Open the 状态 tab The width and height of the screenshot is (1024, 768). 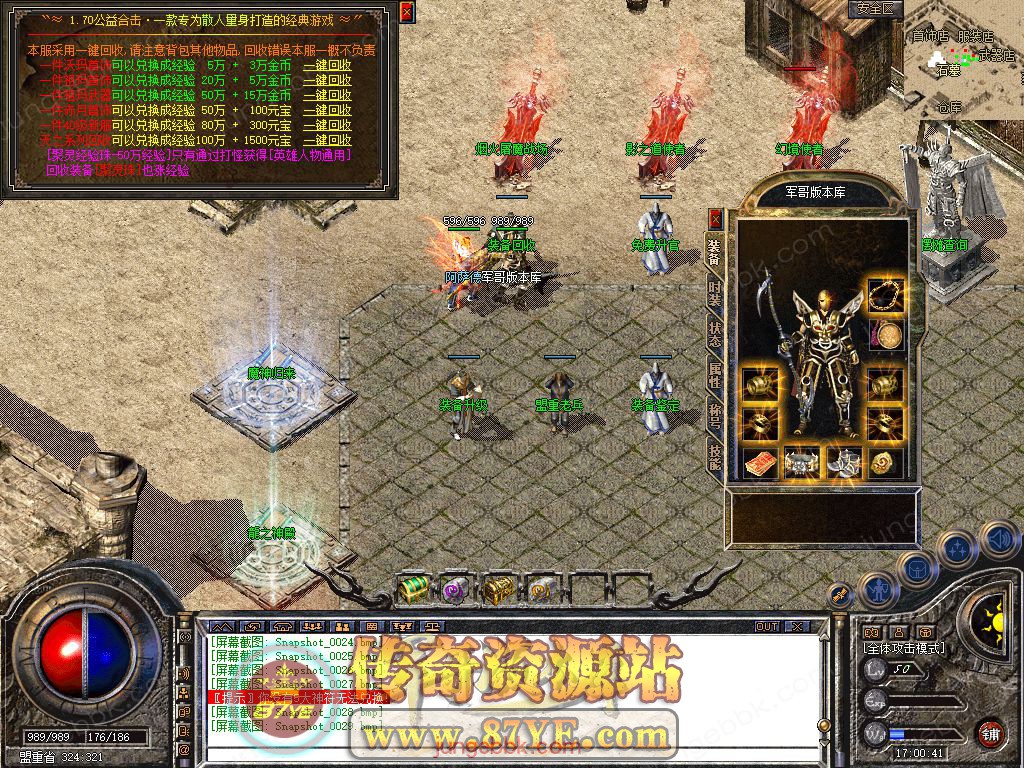click(715, 335)
